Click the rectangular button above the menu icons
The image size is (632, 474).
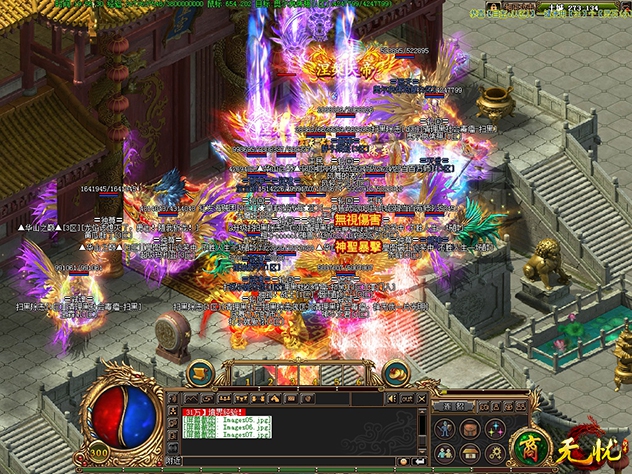tap(454, 407)
